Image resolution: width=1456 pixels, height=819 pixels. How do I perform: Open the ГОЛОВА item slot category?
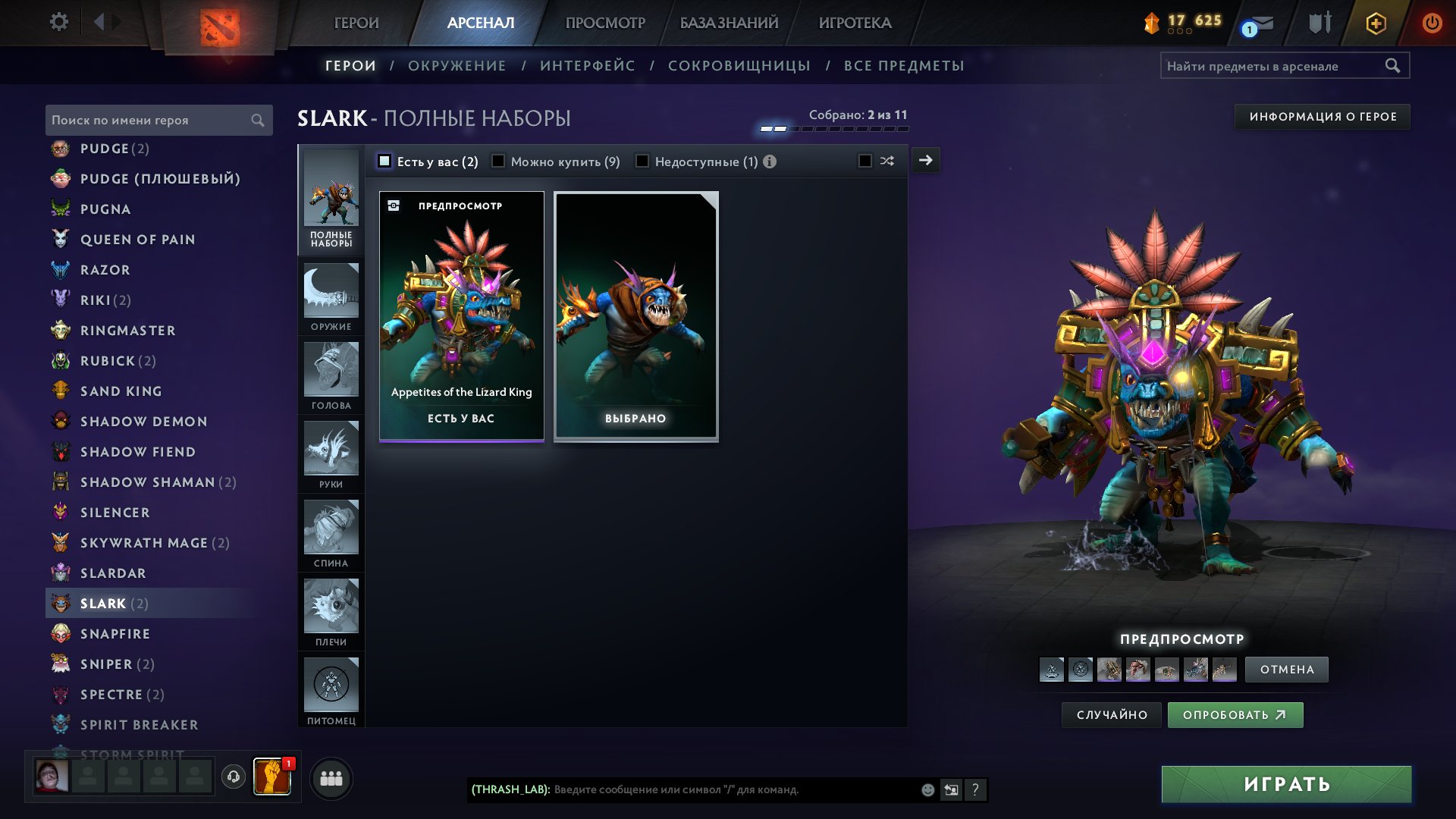(331, 377)
